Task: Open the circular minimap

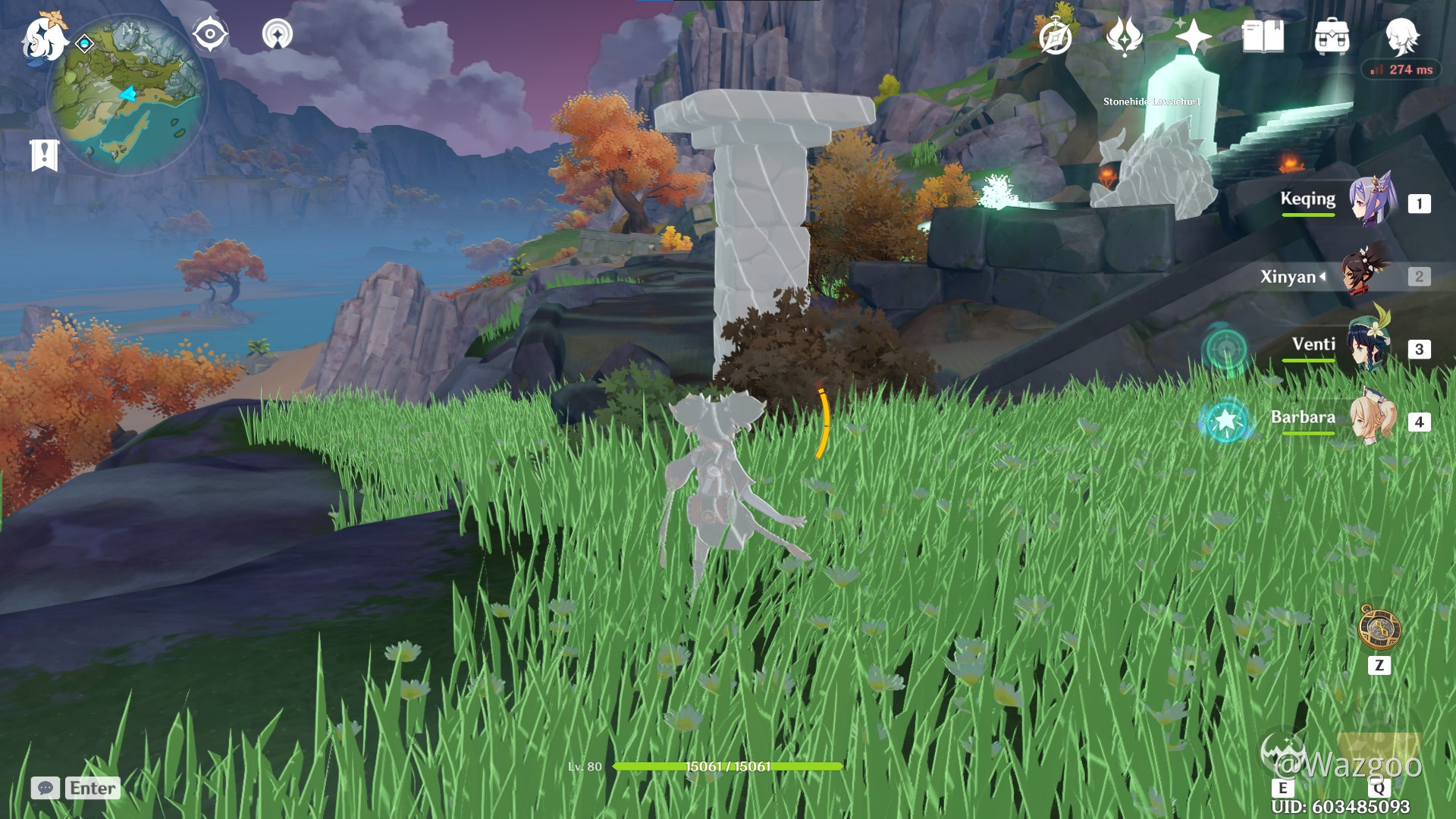Action: coord(127,96)
